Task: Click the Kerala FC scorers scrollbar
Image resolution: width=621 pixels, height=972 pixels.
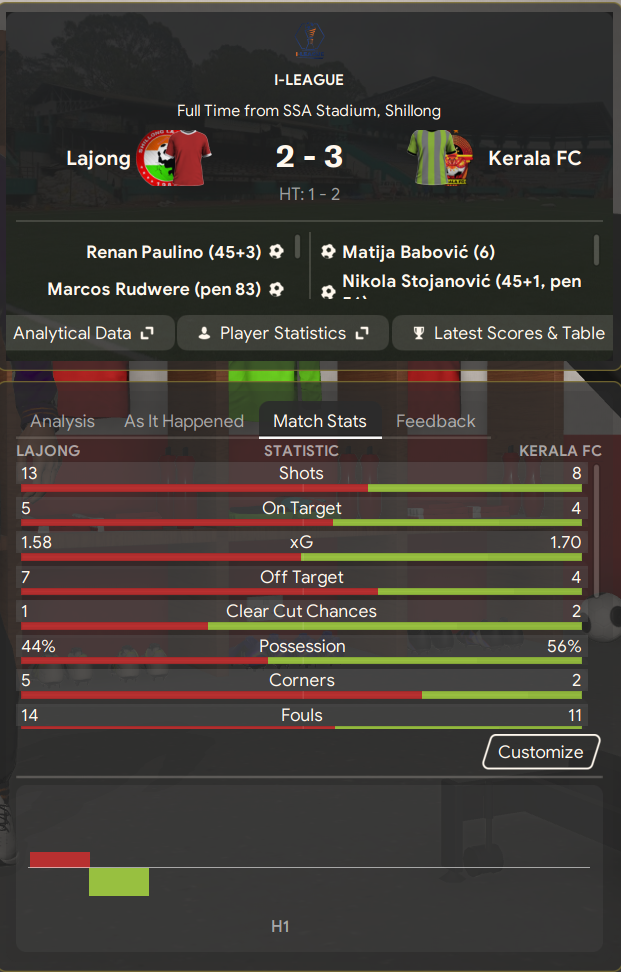Action: [x=597, y=249]
